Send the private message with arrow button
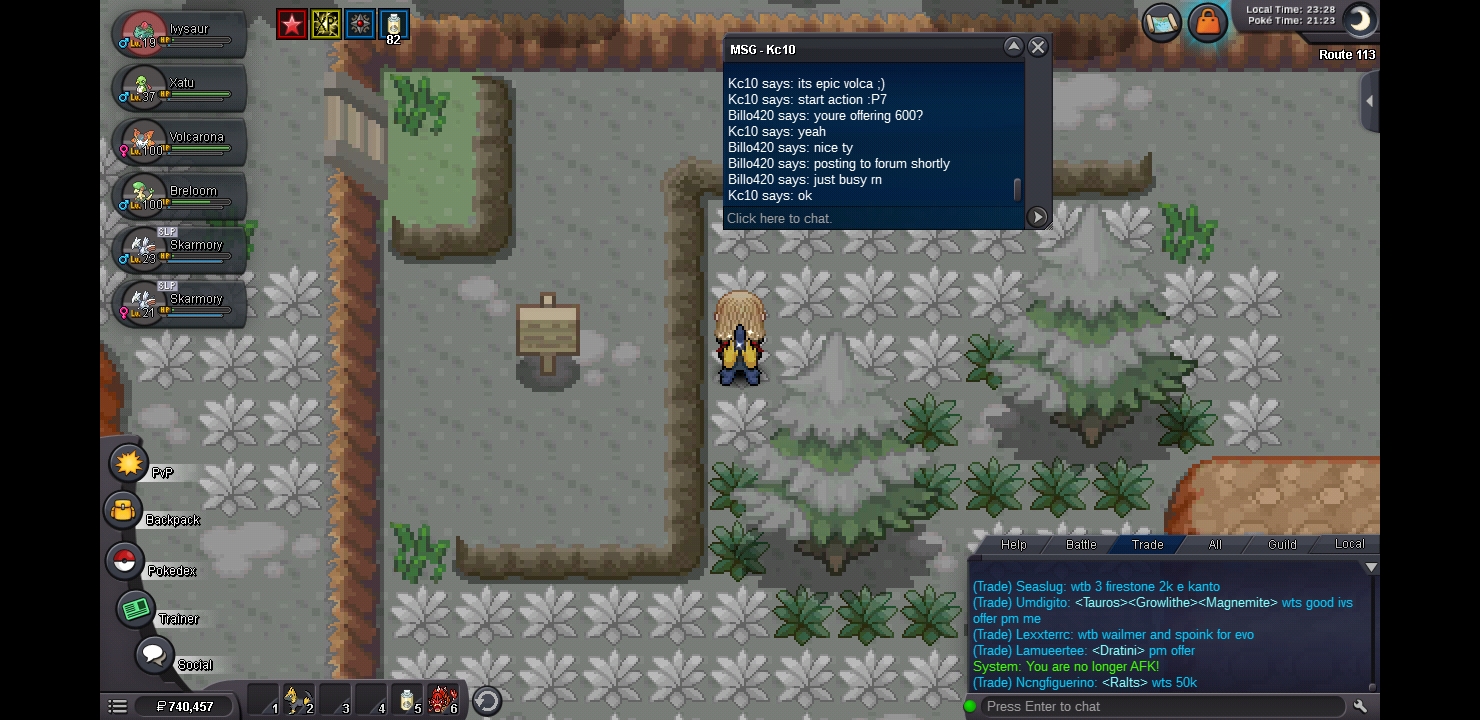 point(1037,217)
